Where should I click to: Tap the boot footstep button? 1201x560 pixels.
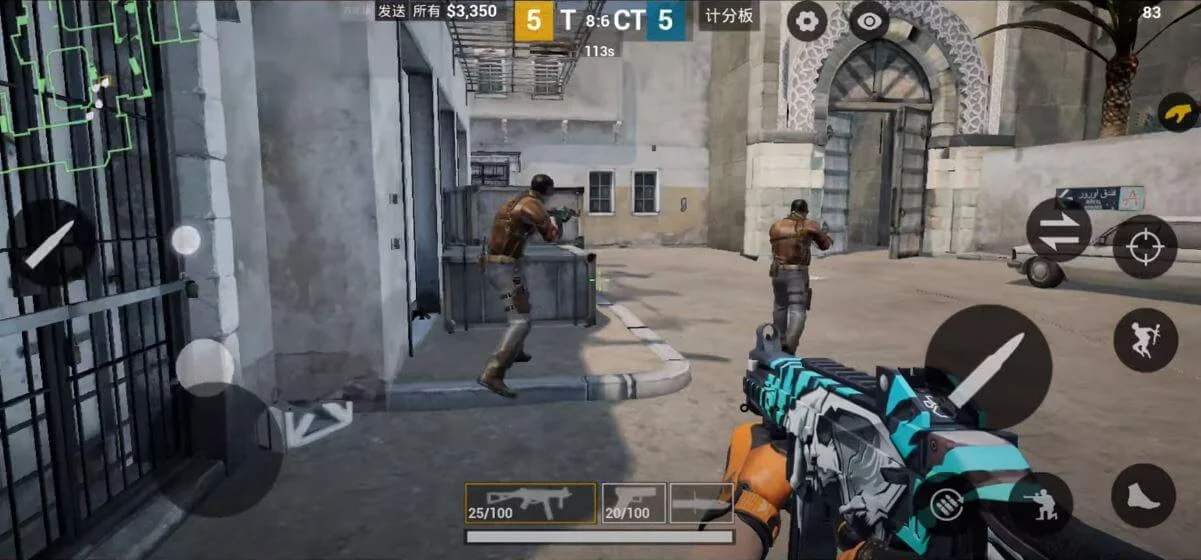(x=1142, y=496)
